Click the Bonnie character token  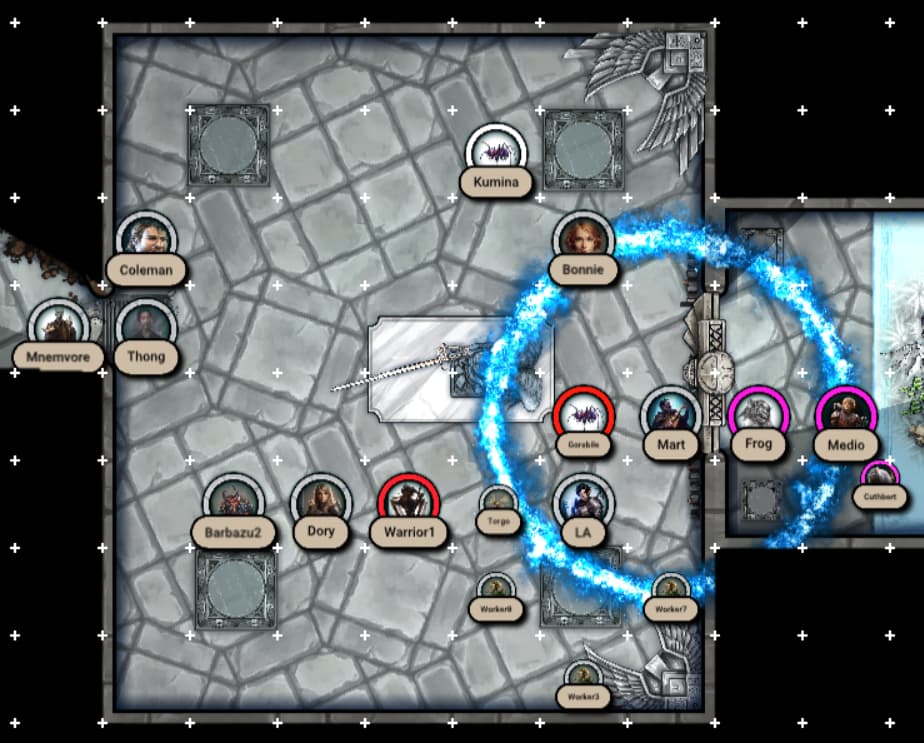(583, 240)
